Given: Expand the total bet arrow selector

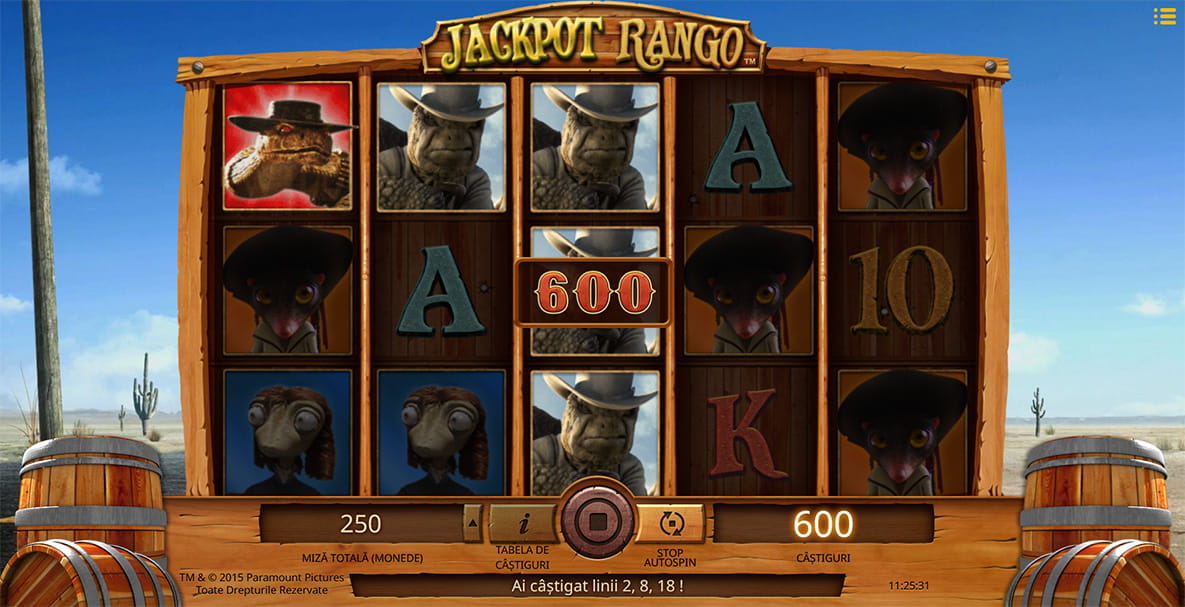Looking at the screenshot, I should [x=473, y=523].
